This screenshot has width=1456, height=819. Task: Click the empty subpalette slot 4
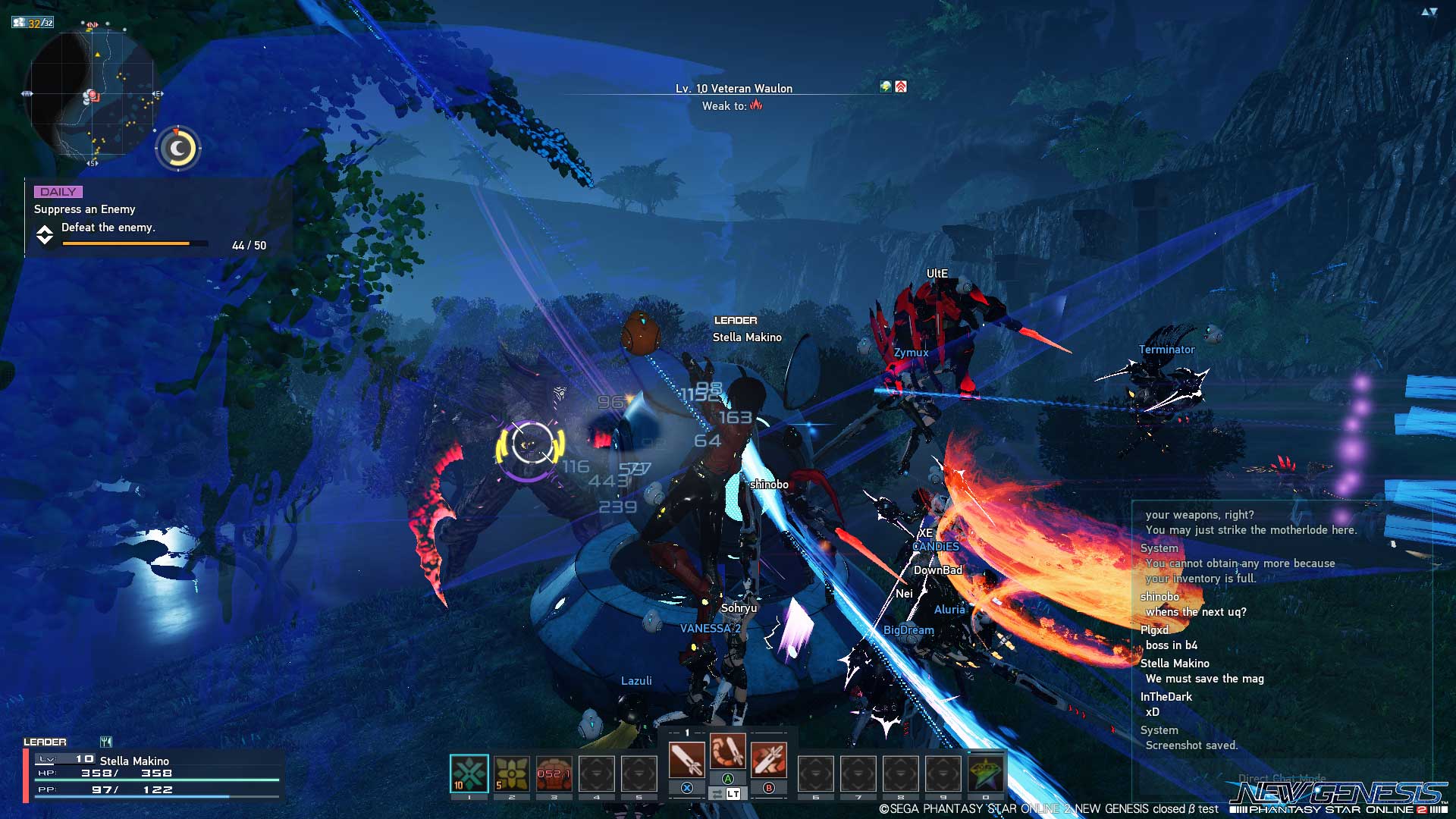click(596, 772)
